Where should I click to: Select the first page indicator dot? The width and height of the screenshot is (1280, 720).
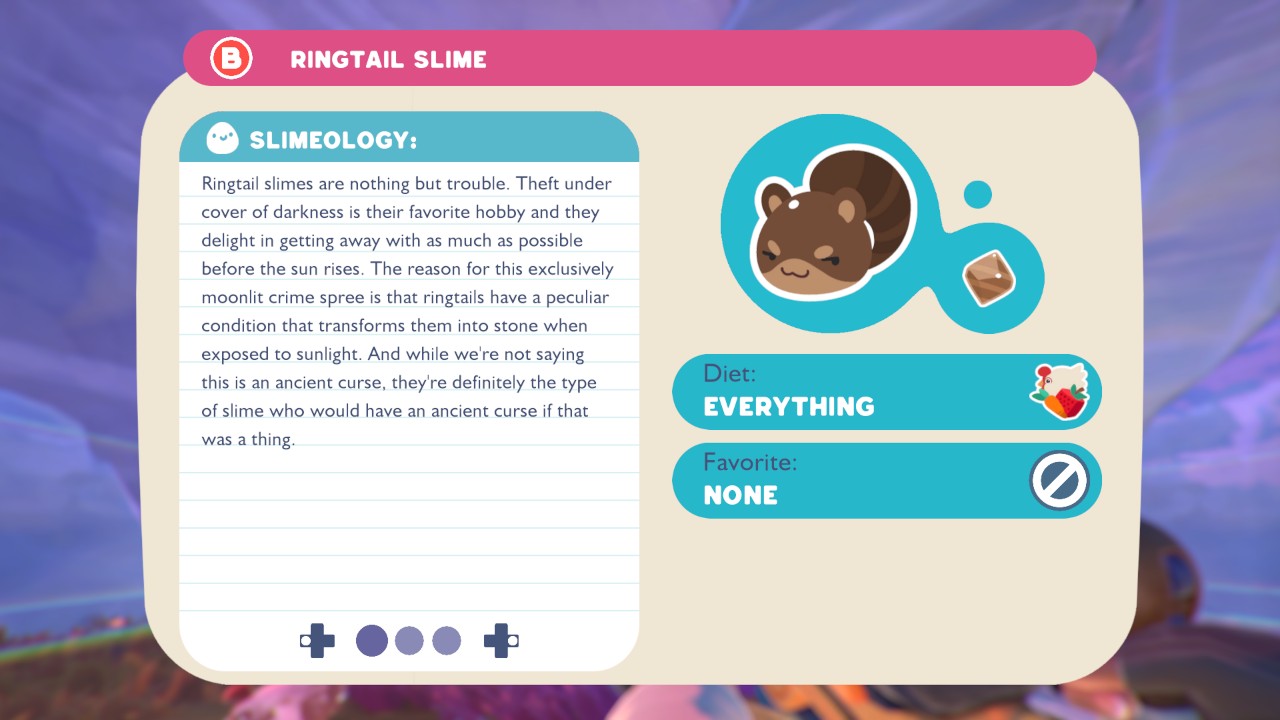pyautogui.click(x=372, y=641)
